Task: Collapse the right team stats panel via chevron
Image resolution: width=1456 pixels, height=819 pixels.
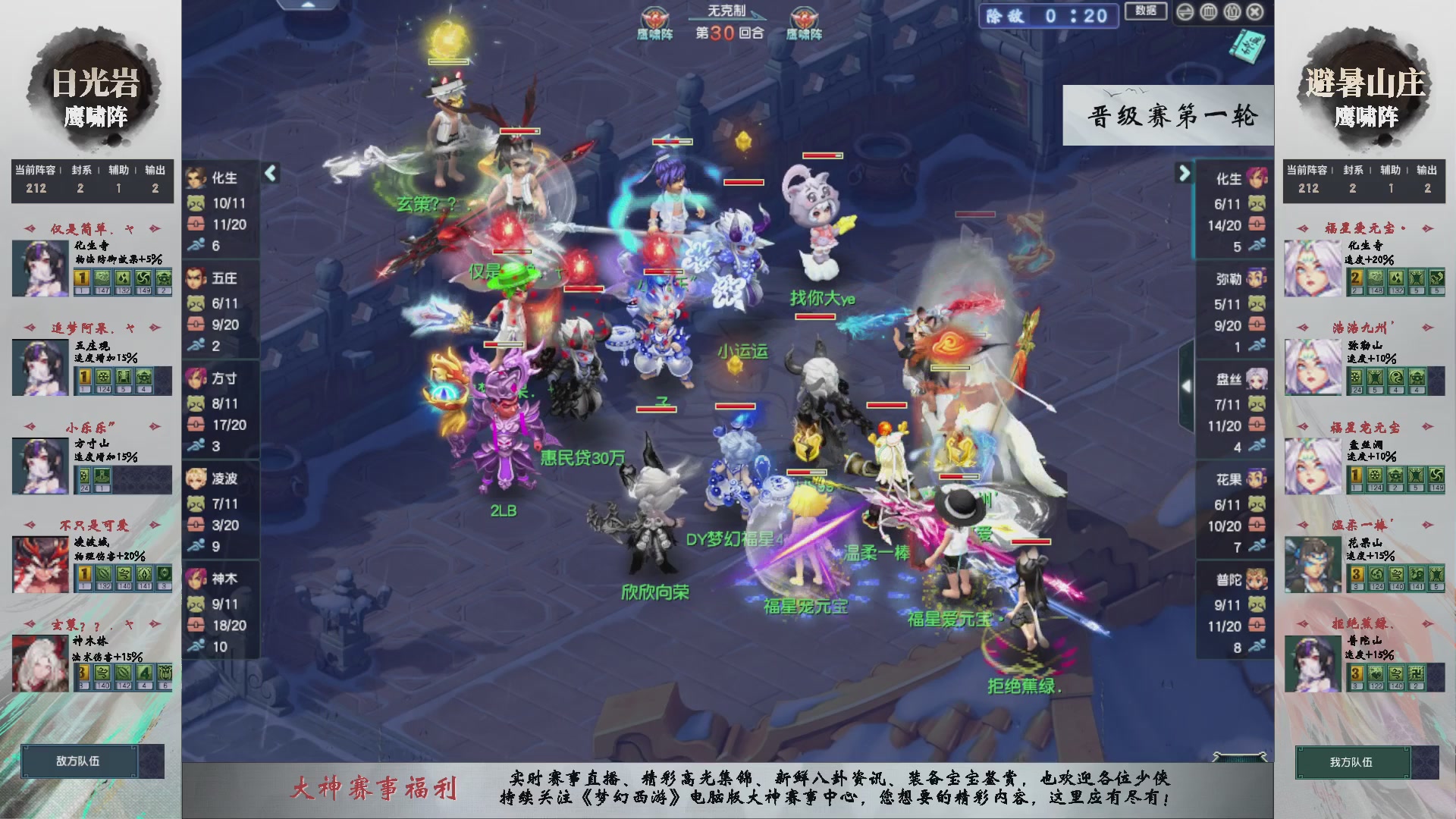Action: (1185, 173)
